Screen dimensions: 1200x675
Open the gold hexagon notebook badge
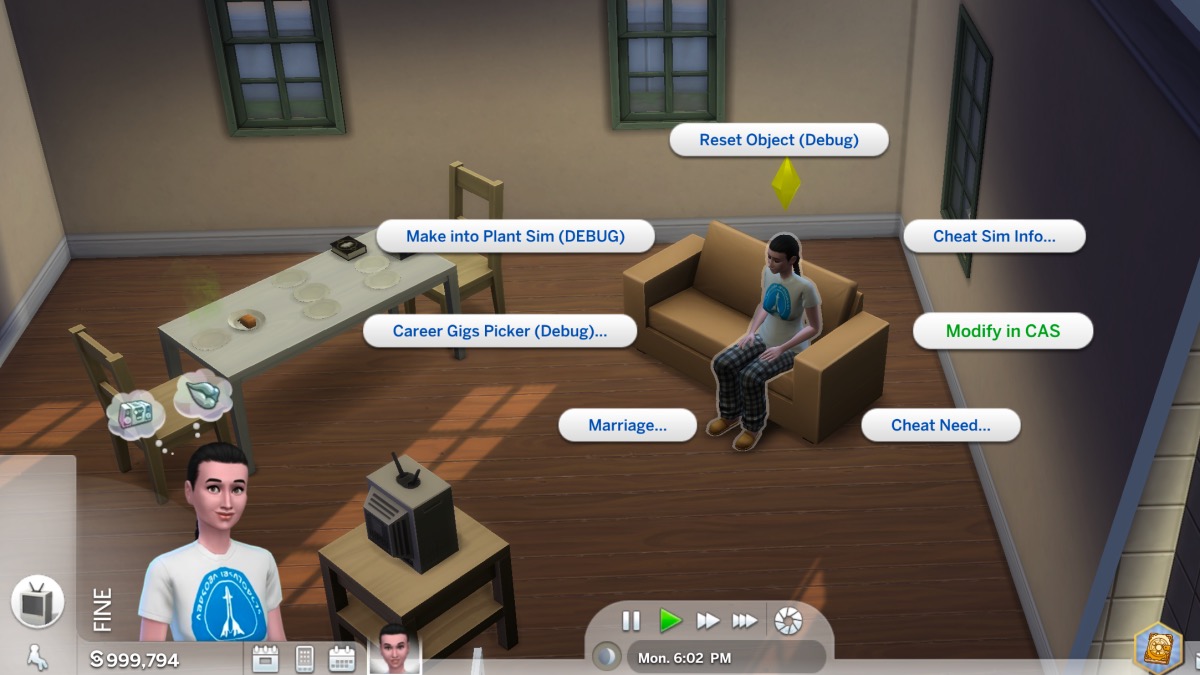tap(1157, 650)
